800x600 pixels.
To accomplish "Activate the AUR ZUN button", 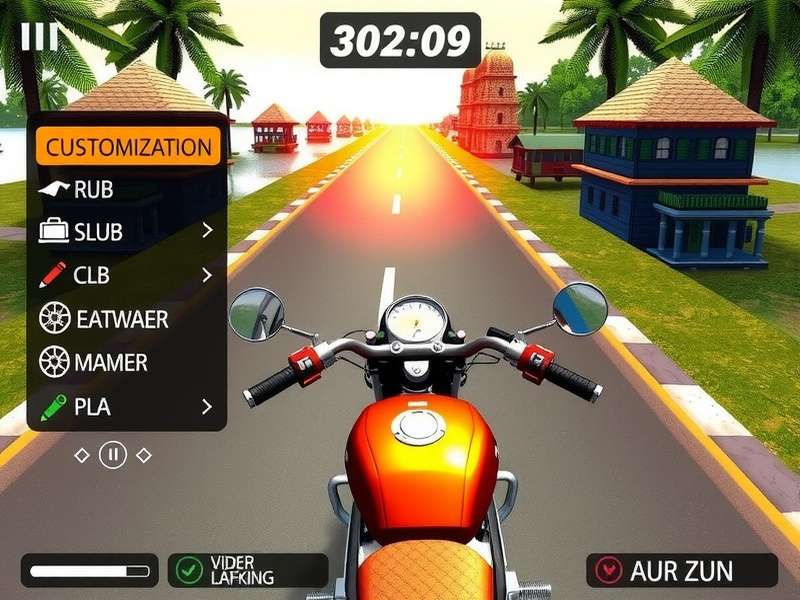I will 681,571.
